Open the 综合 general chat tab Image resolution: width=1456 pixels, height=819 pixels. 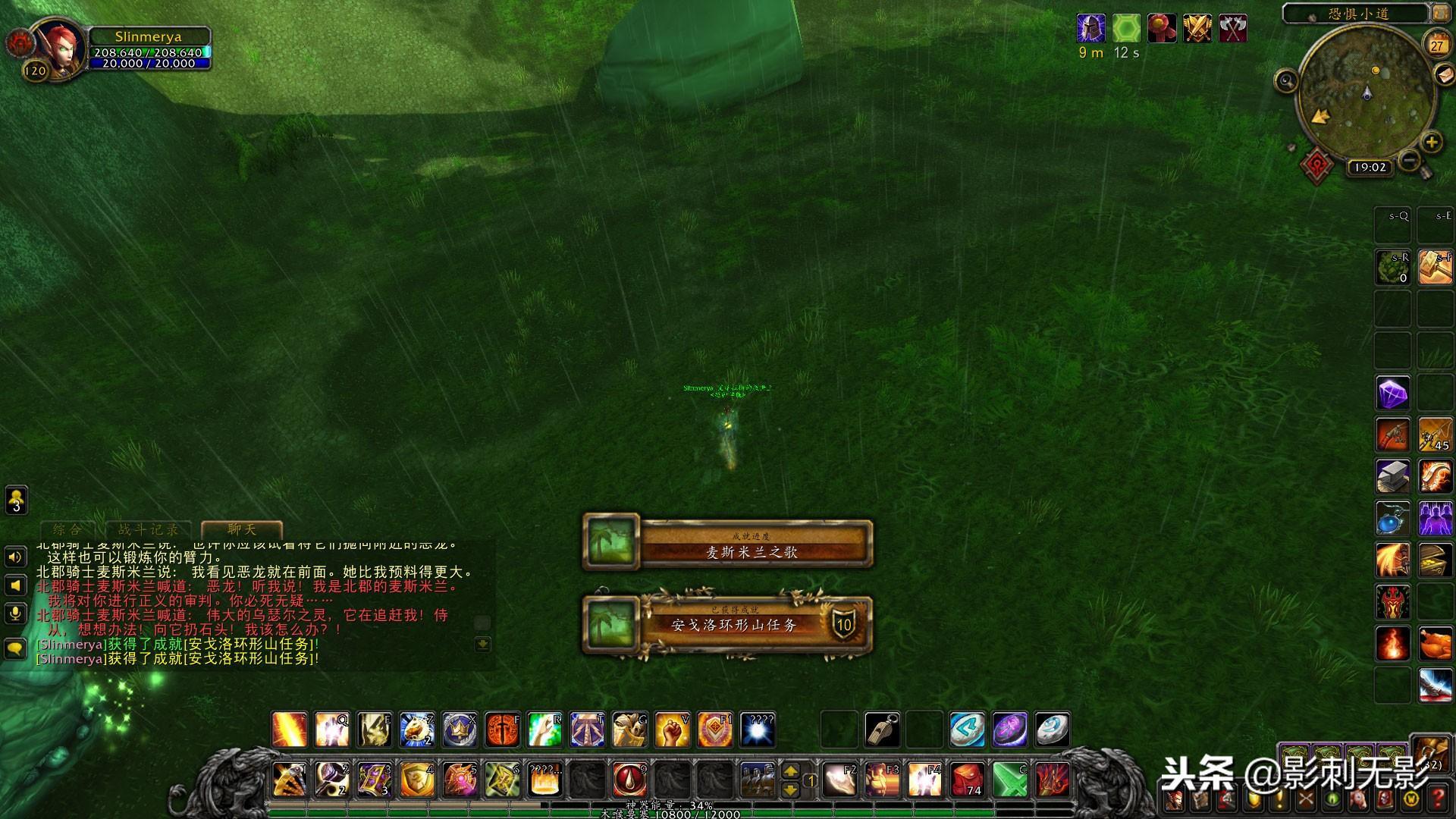[67, 529]
